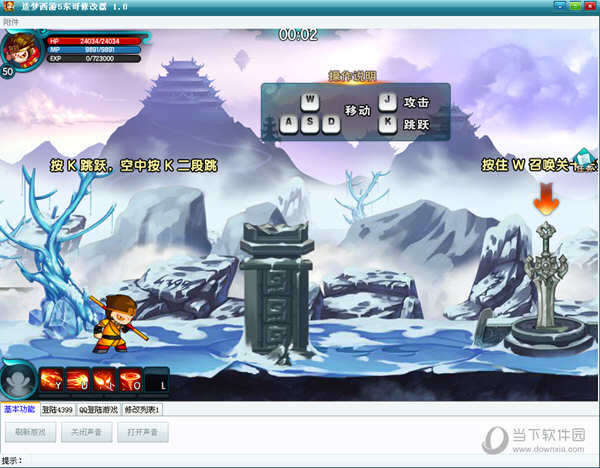Screen dimensions: 600x468
Task: Open the 附件 menu
Action: [x=11, y=22]
